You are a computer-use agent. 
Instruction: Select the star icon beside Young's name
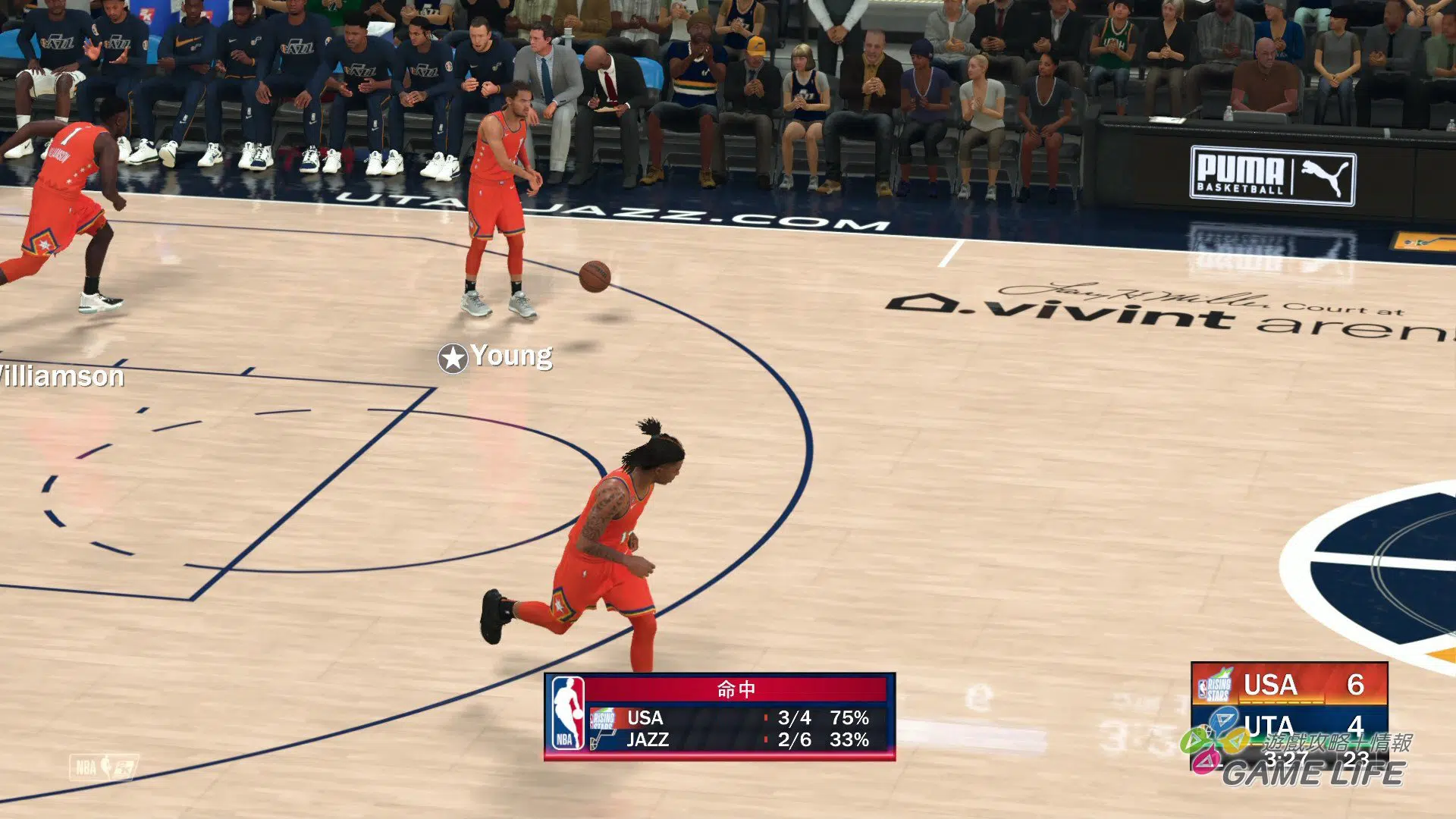[x=453, y=358]
